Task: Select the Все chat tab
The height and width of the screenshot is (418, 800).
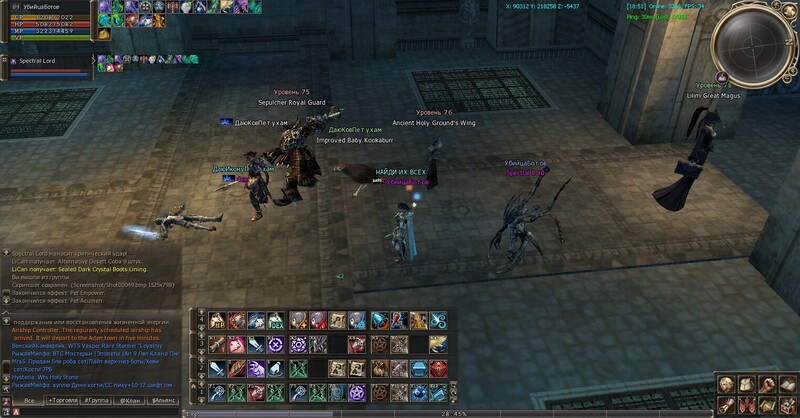Action: pyautogui.click(x=29, y=400)
